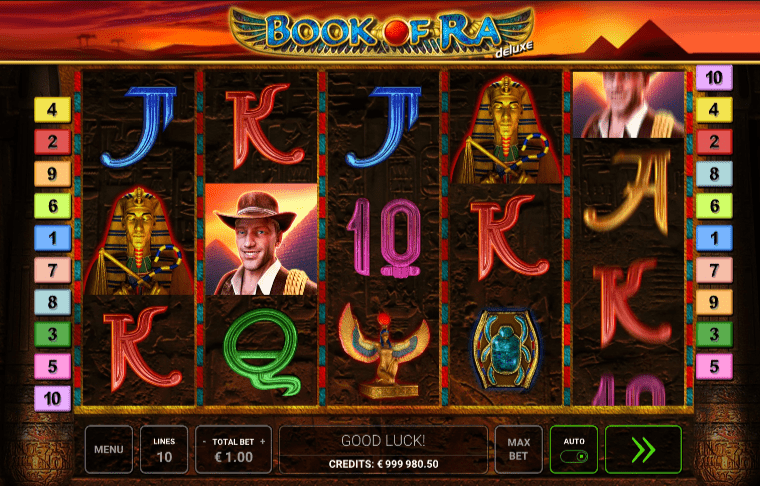The width and height of the screenshot is (760, 486).
Task: Select the LINES 10 button
Action: point(163,450)
